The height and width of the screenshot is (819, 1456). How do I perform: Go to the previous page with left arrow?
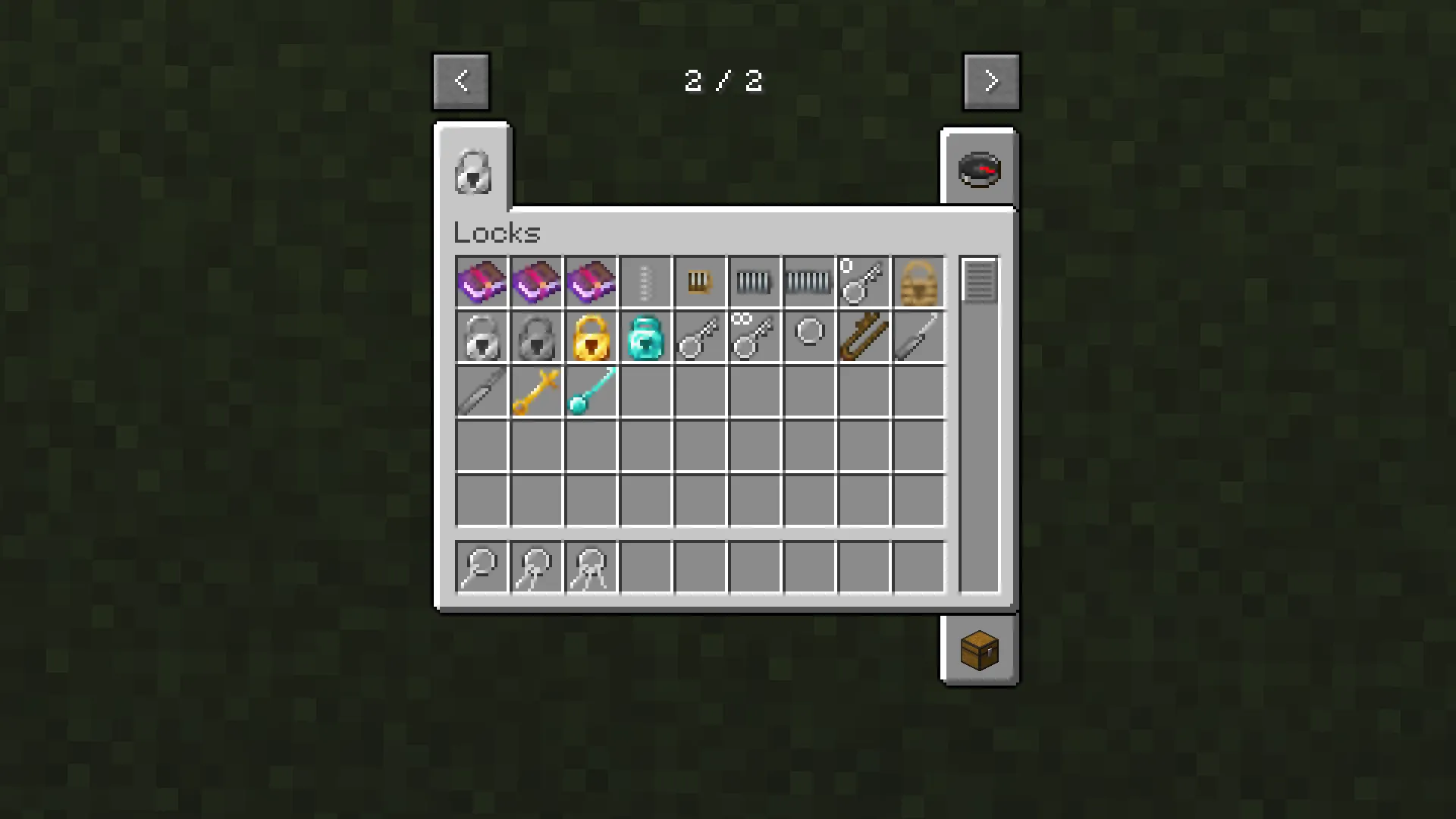(461, 80)
